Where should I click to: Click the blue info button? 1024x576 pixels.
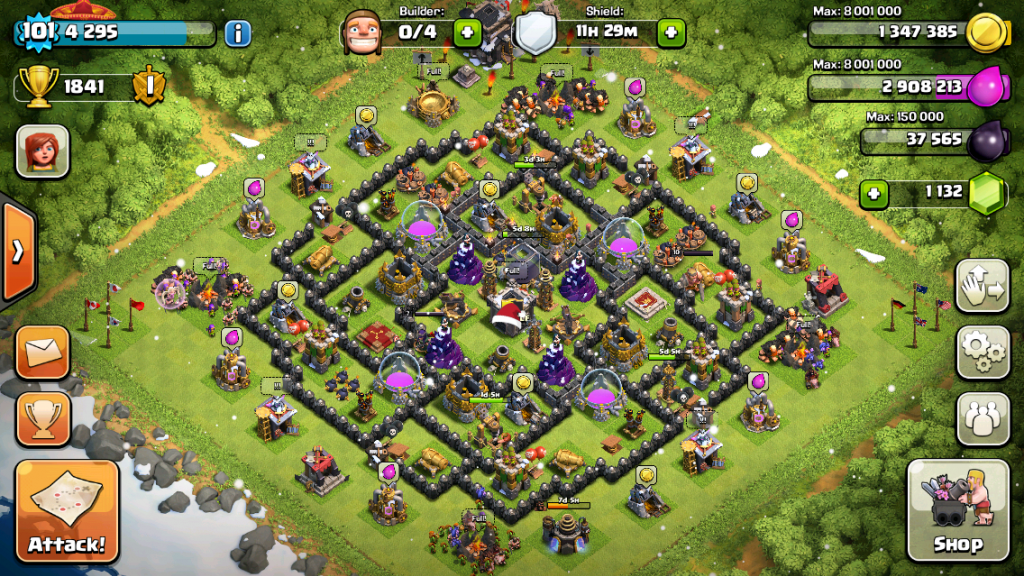click(x=237, y=33)
